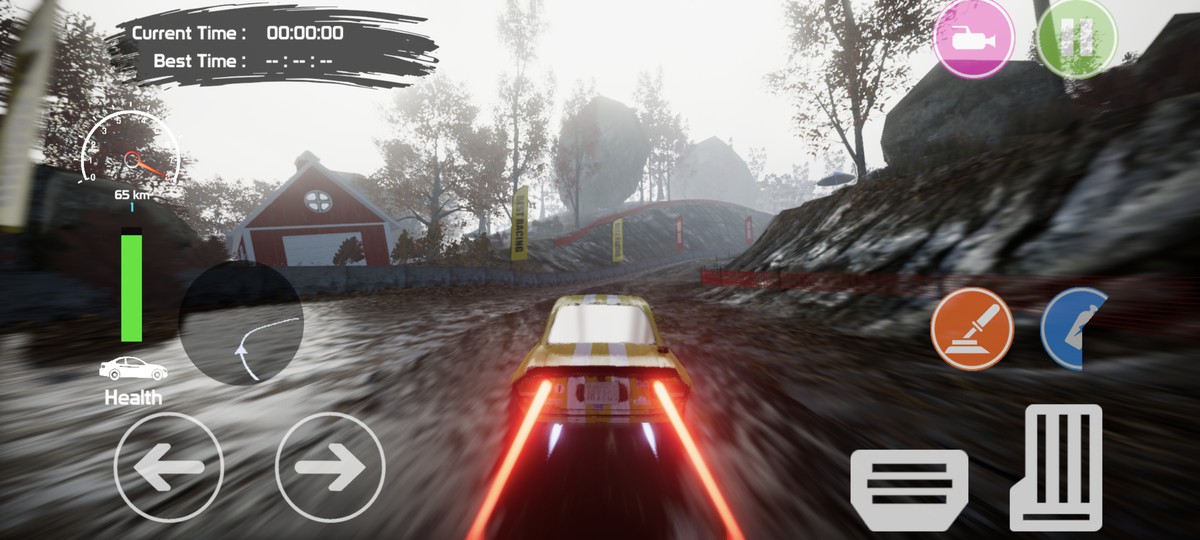
Task: Steer right with the right arrow
Action: point(330,467)
